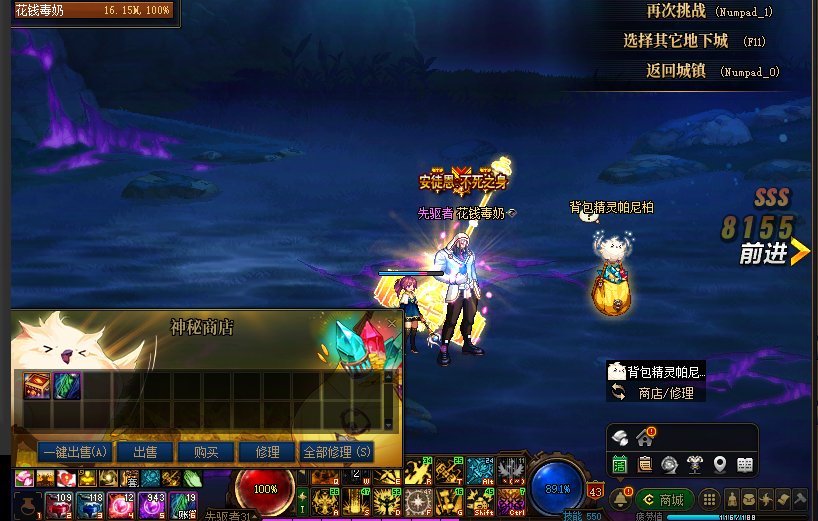Open 商店/修理 from the NPC menu

663,393
